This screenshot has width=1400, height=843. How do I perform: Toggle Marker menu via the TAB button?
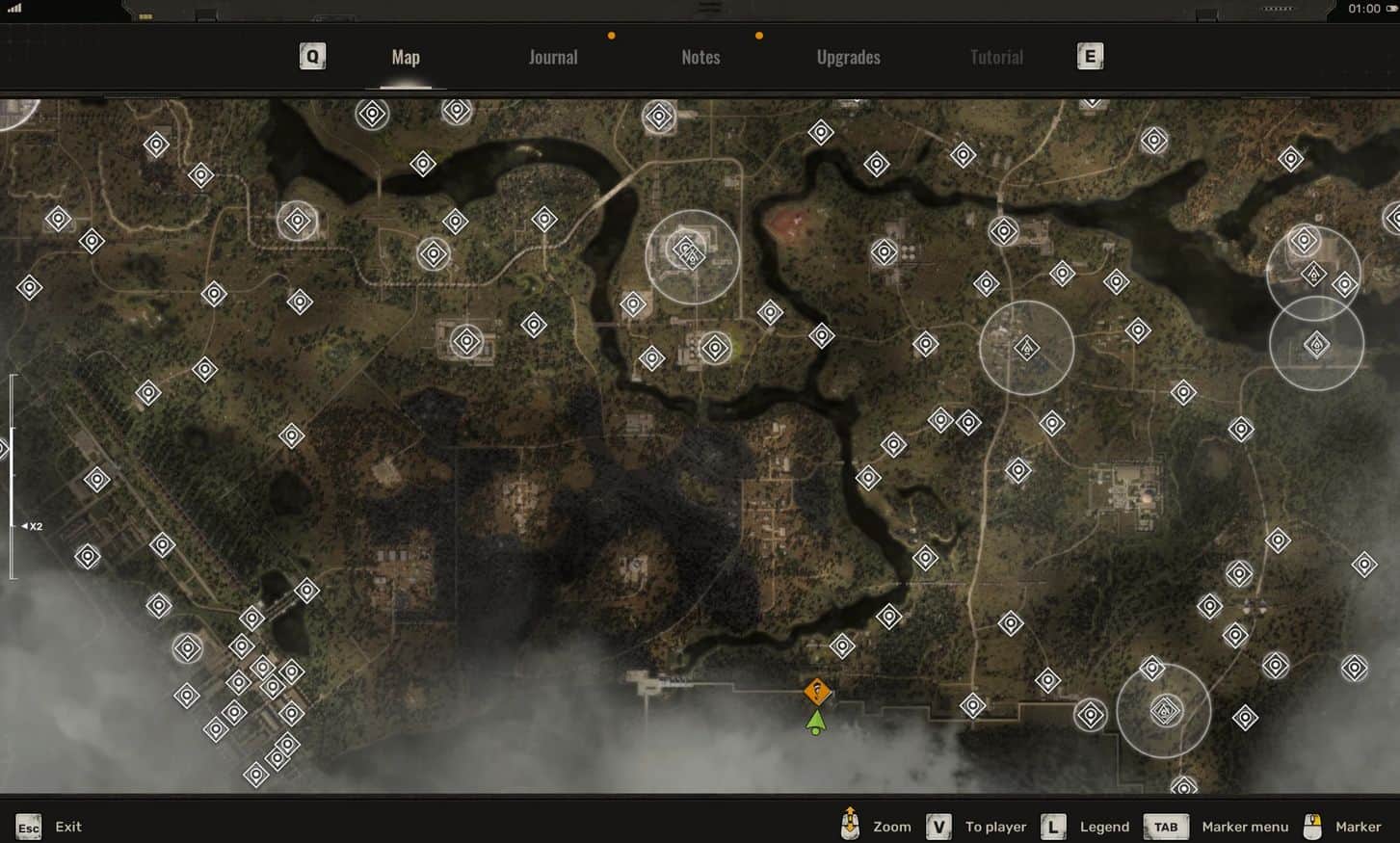pos(1165,826)
